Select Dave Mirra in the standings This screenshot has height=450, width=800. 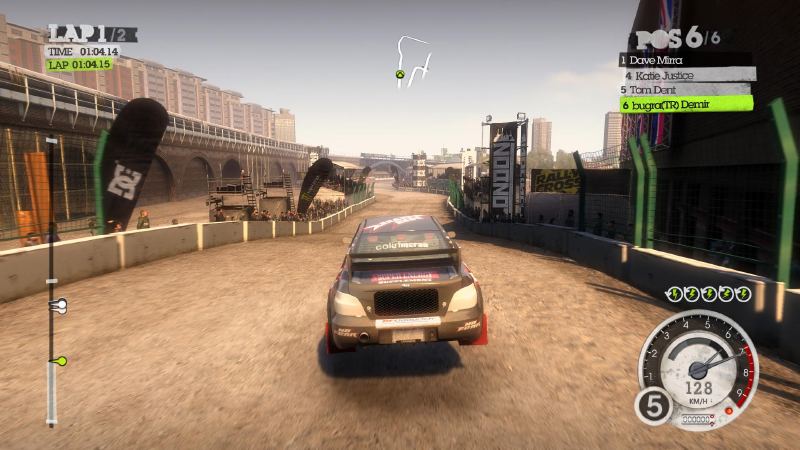click(683, 60)
